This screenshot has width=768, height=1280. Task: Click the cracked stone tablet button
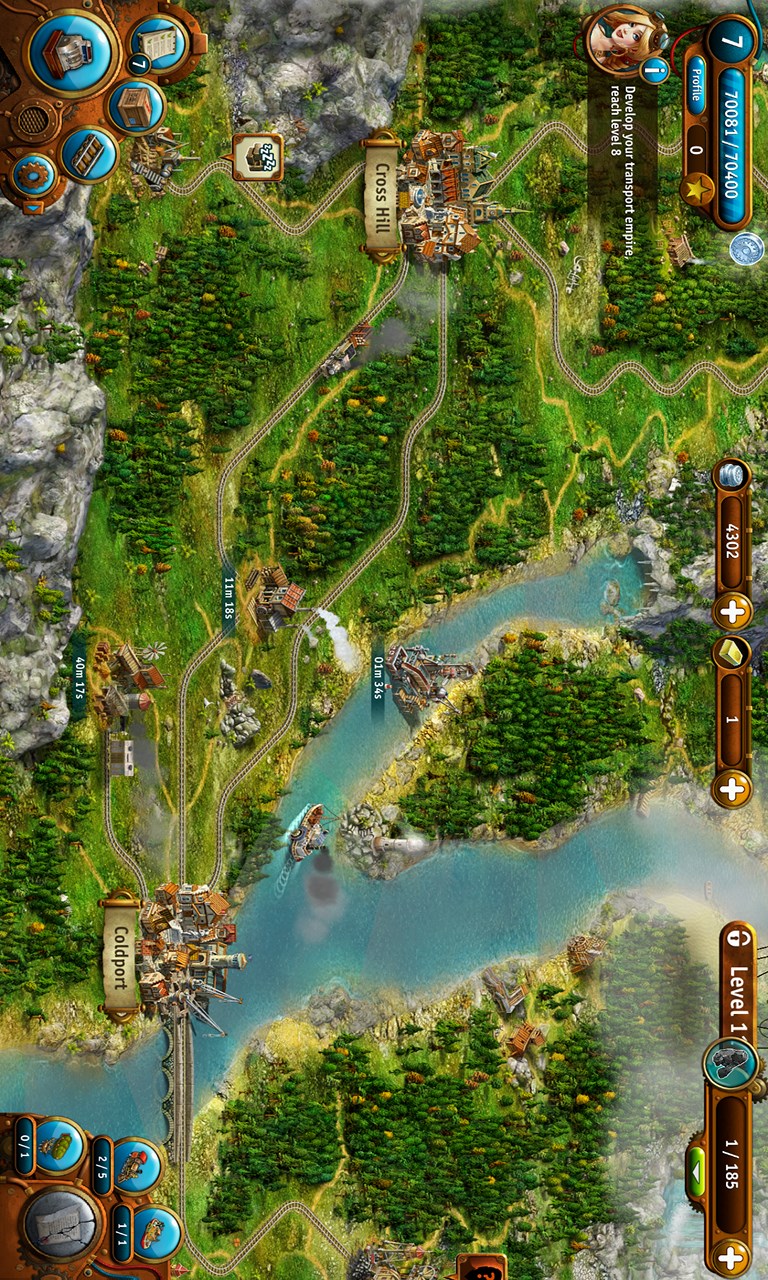click(x=60, y=1223)
